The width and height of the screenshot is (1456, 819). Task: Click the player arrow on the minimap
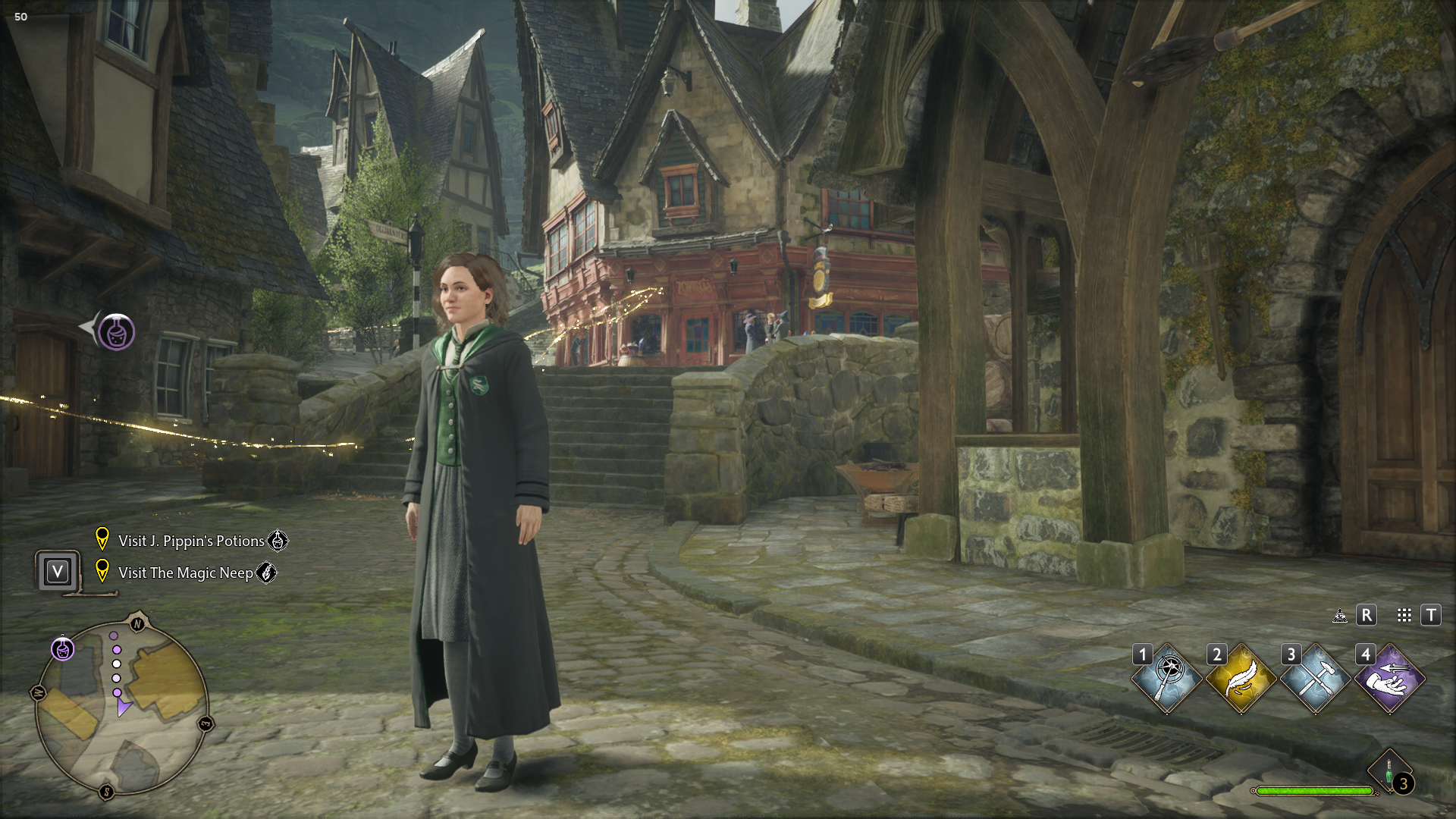point(123,708)
